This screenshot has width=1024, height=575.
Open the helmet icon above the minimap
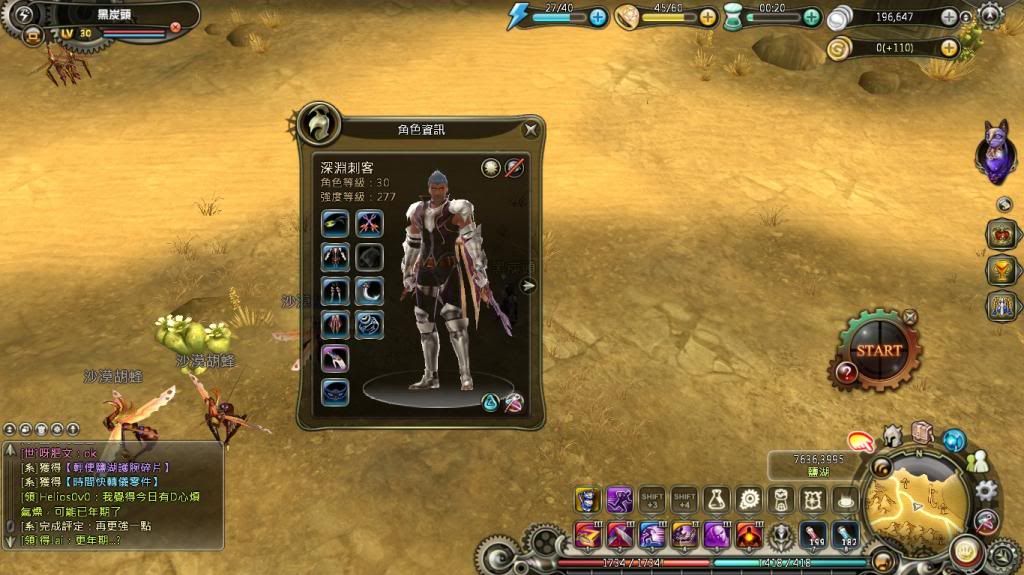893,436
